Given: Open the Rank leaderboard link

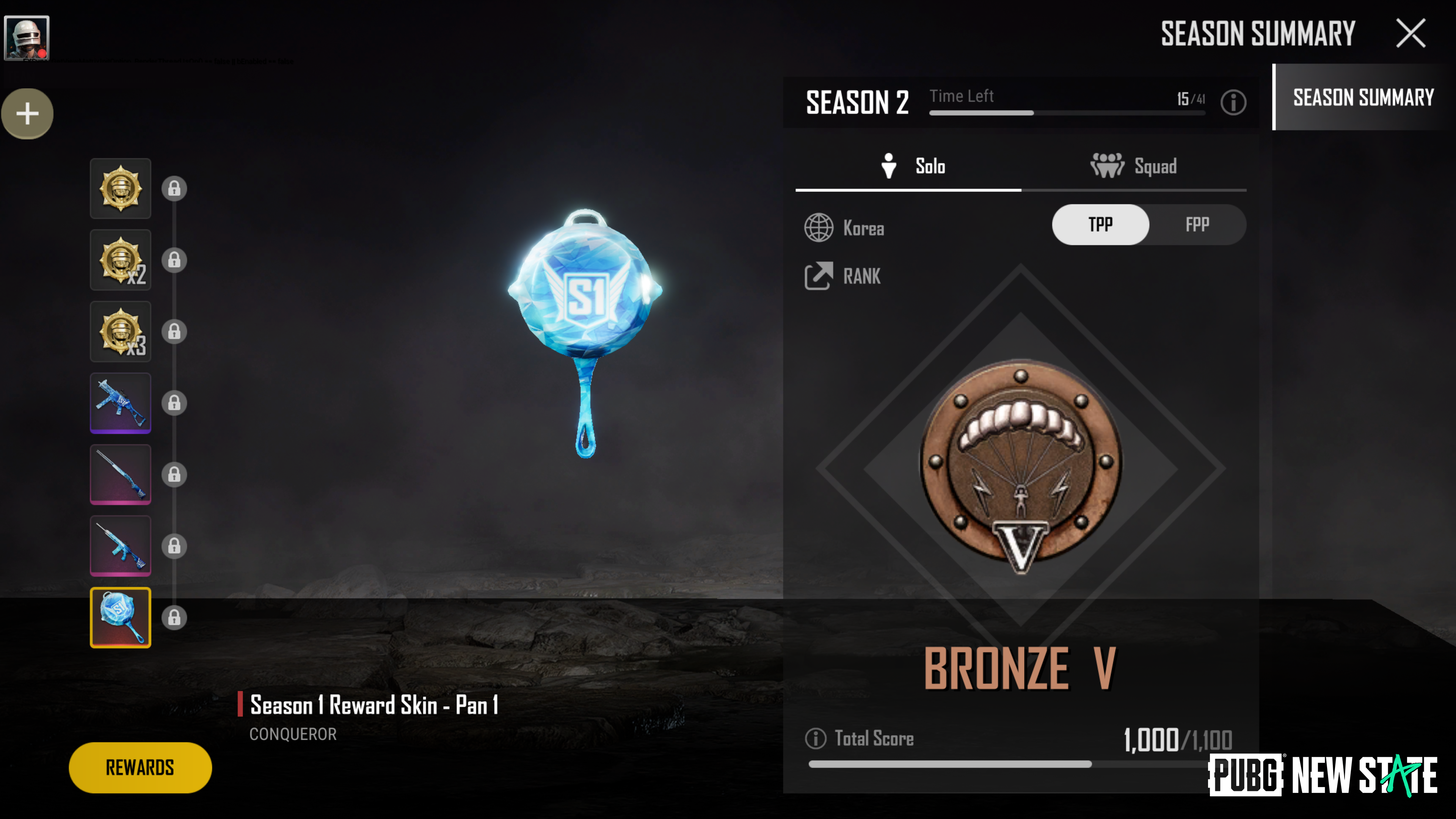Looking at the screenshot, I should (843, 276).
